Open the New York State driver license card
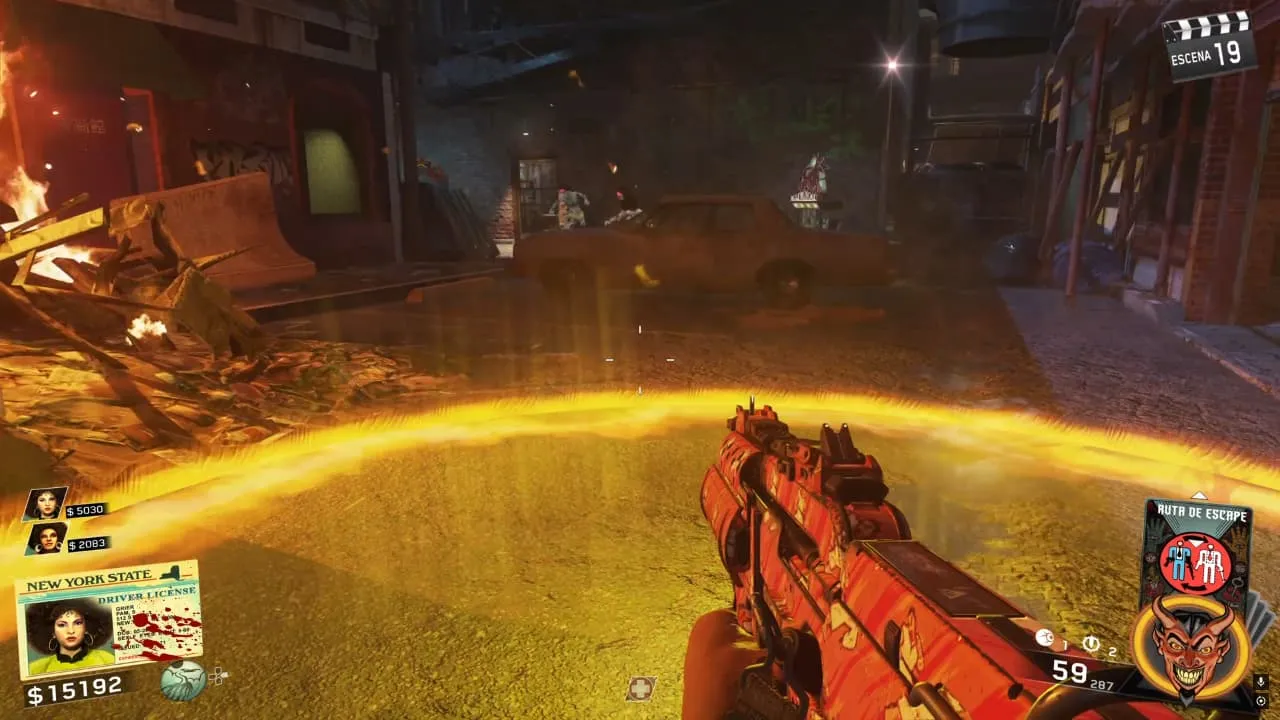 click(108, 620)
